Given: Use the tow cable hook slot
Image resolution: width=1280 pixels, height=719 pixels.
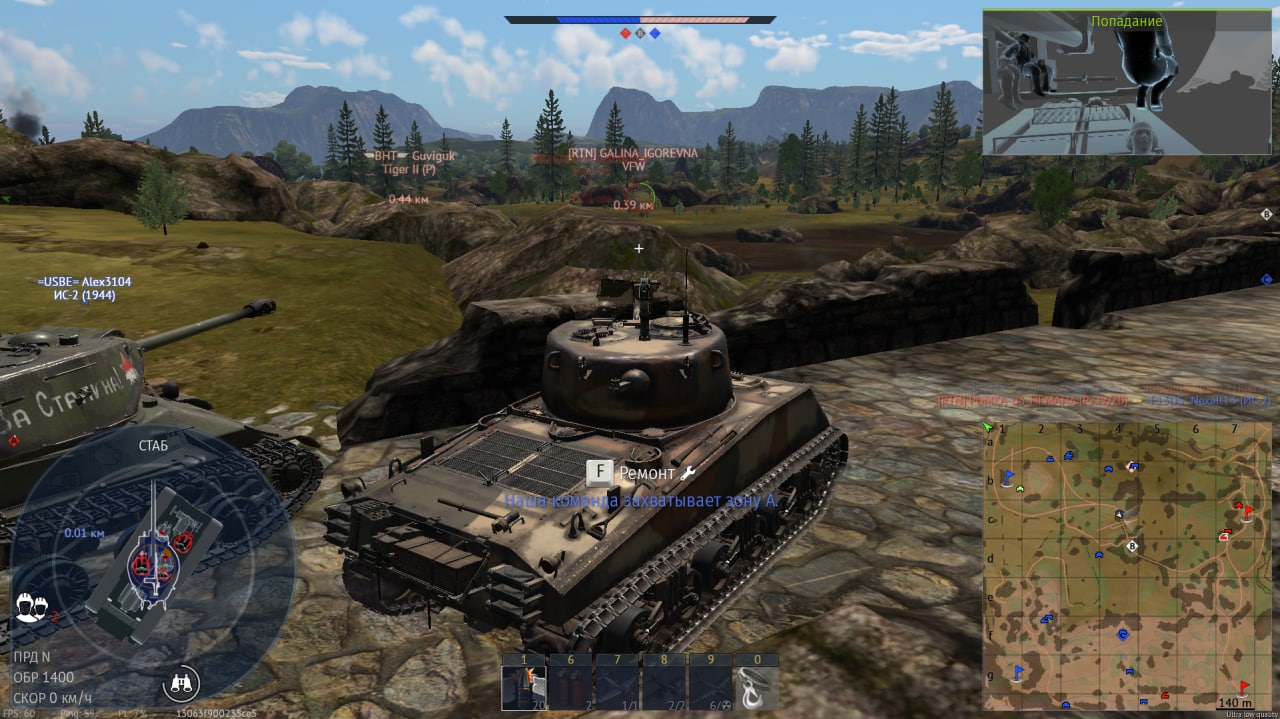Looking at the screenshot, I should pos(755,687).
